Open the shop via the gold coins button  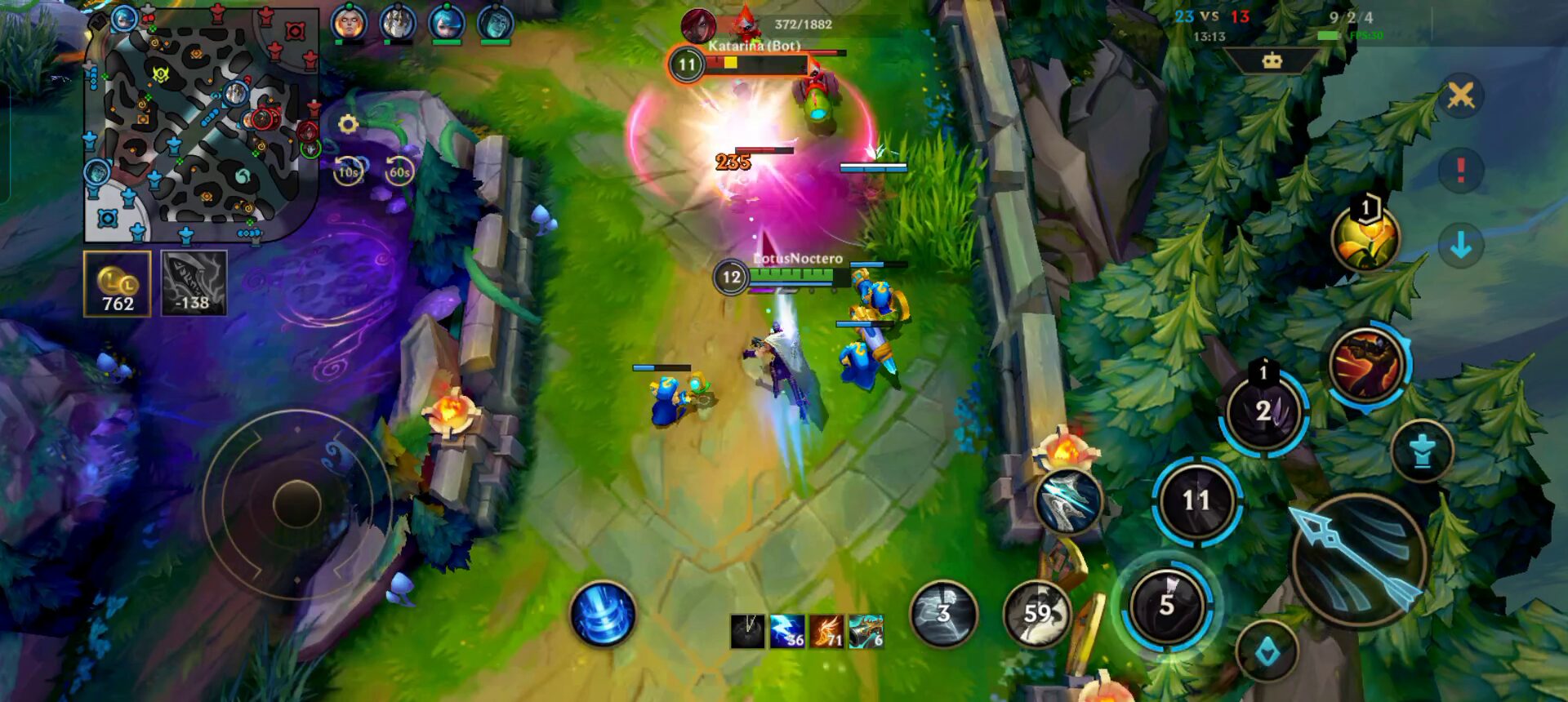(118, 283)
